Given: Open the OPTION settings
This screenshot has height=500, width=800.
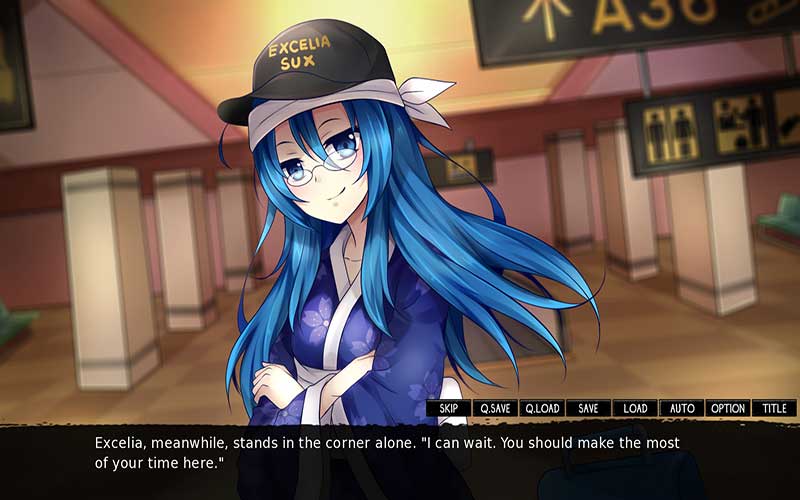Looking at the screenshot, I should click(727, 408).
